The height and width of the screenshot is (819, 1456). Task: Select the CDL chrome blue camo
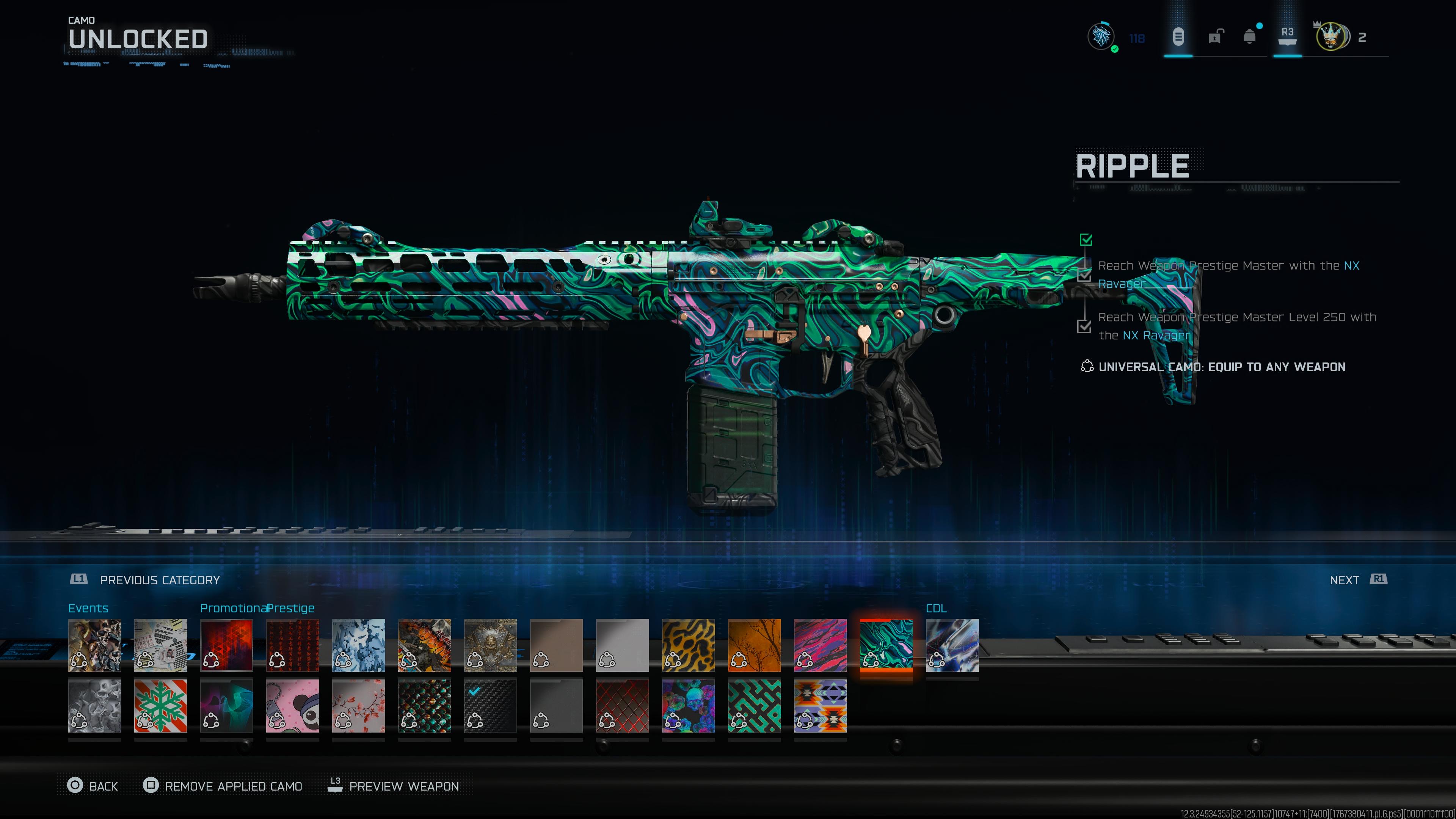pyautogui.click(x=952, y=645)
